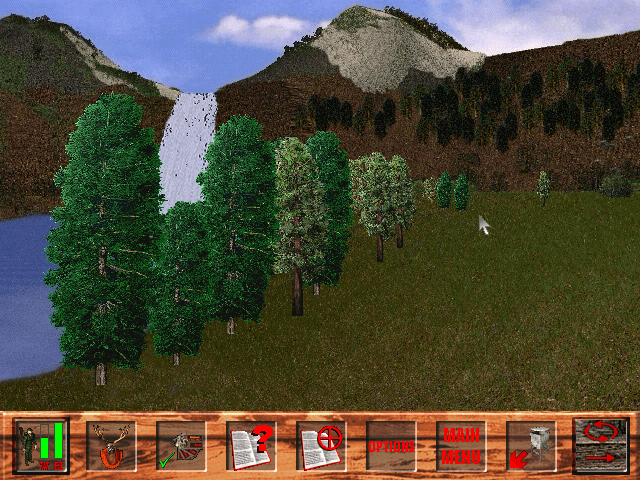Image resolution: width=640 pixels, height=480 pixels.
Task: Open the book with crosshair target
Action: point(321,446)
